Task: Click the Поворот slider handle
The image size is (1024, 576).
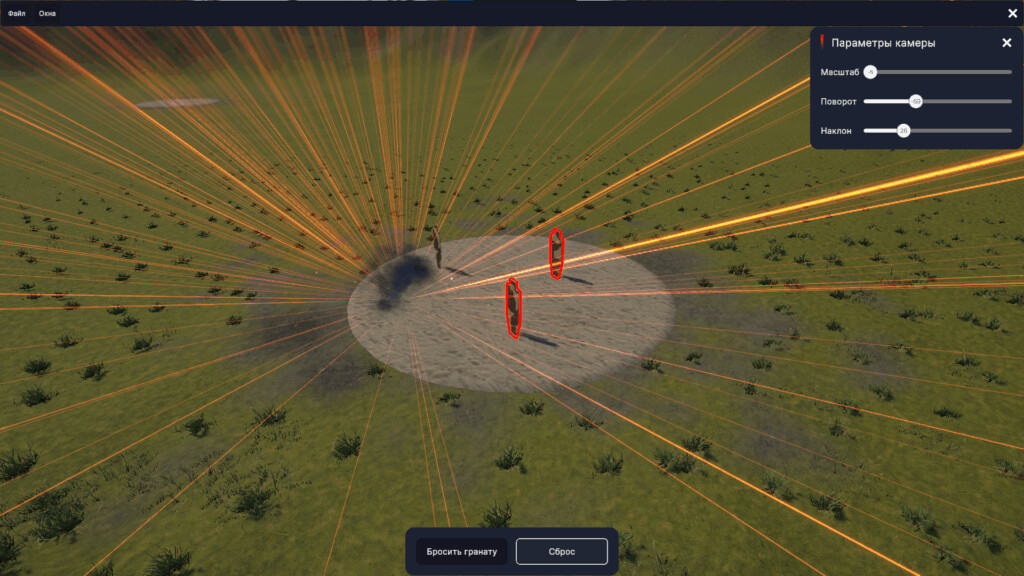Action: pyautogui.click(x=915, y=101)
